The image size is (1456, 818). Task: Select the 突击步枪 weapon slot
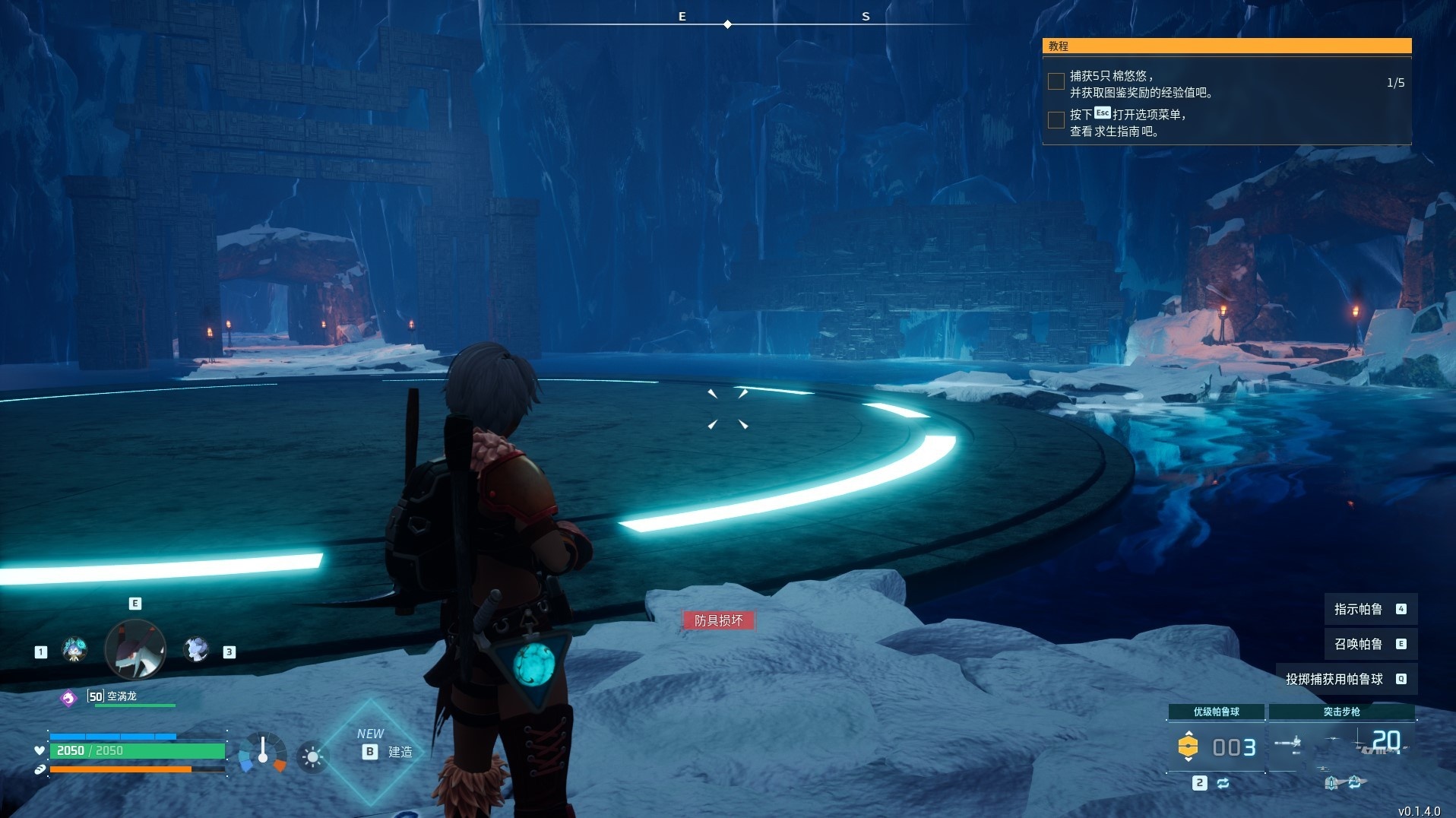coord(1341,743)
